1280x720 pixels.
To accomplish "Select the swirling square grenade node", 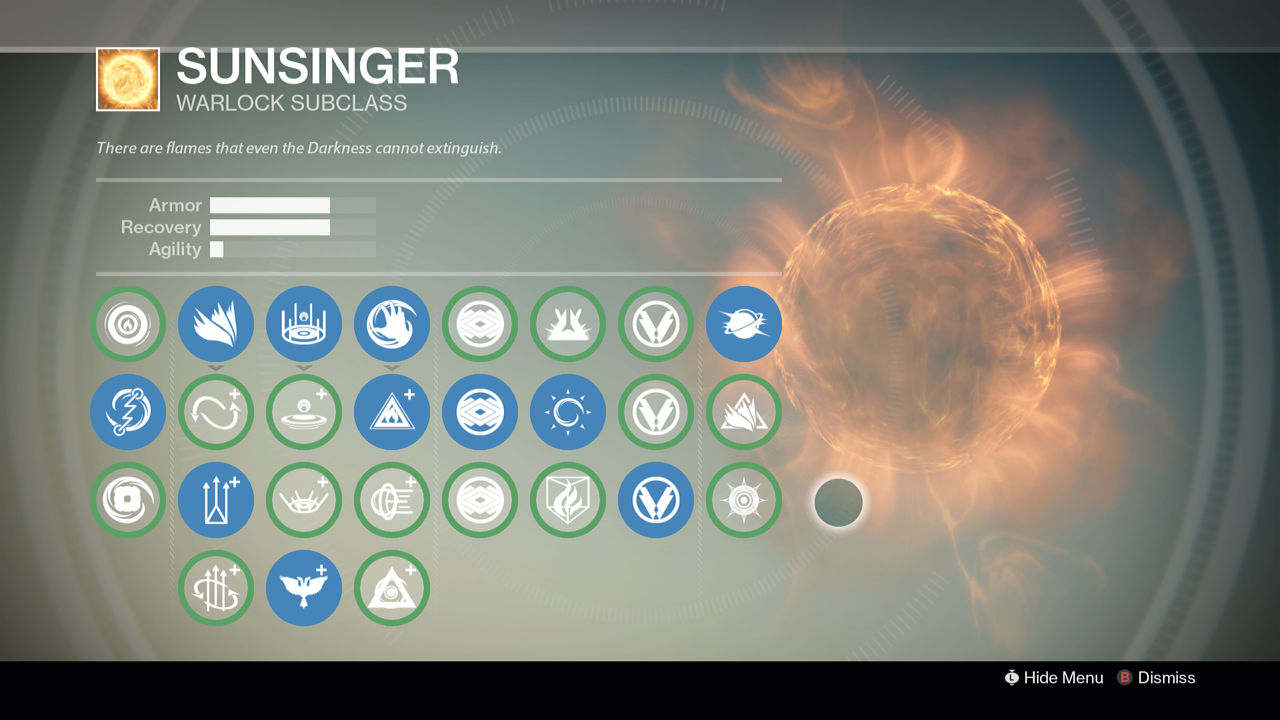I will (128, 500).
